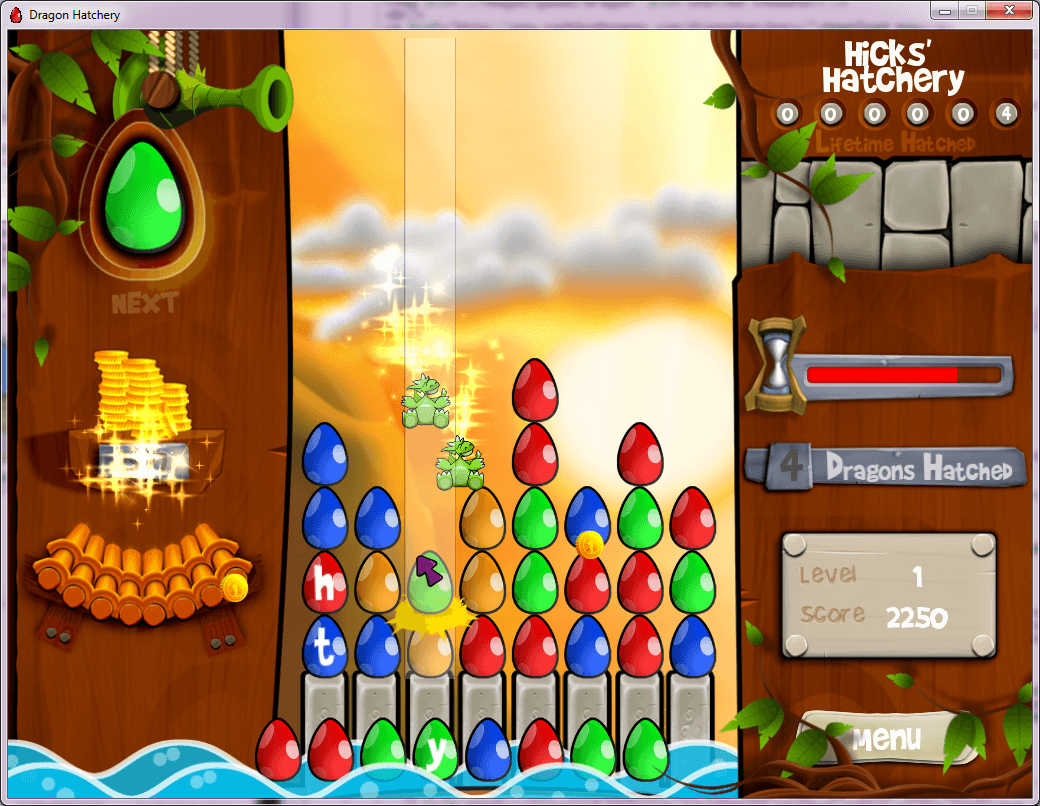Choose the blue egg marked t
Image resolution: width=1040 pixels, height=806 pixels.
pyautogui.click(x=325, y=646)
